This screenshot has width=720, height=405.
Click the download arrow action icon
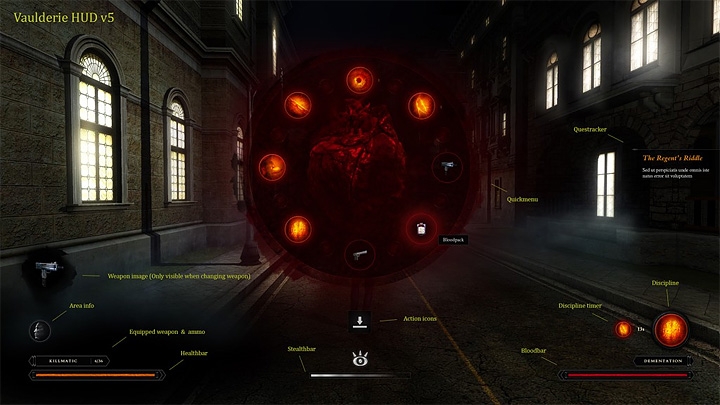[360, 321]
